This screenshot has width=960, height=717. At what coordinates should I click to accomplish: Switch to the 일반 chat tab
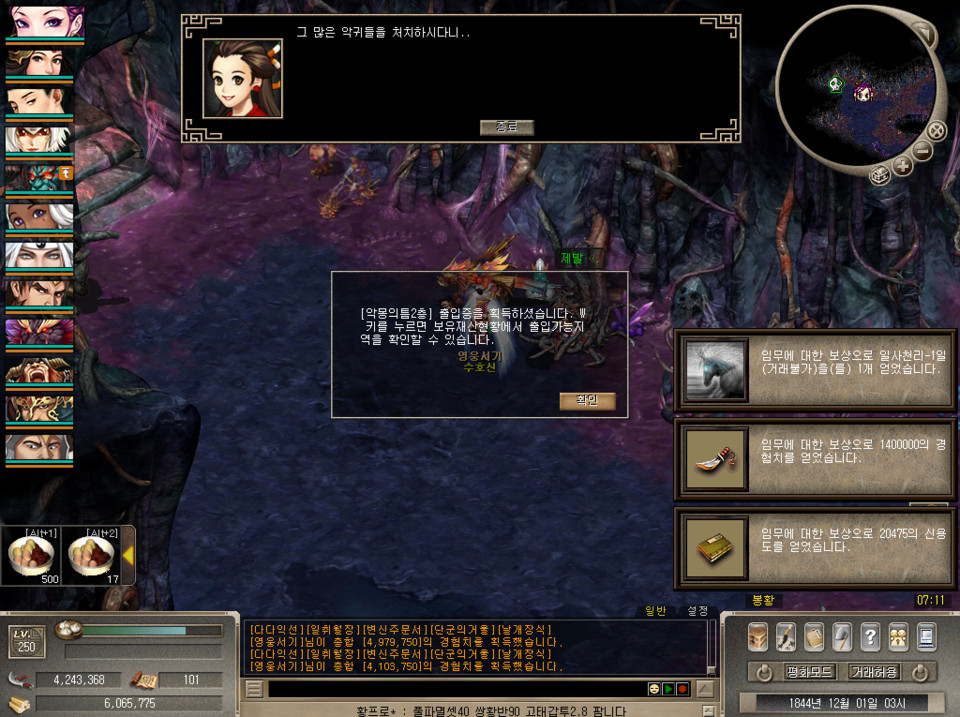655,610
